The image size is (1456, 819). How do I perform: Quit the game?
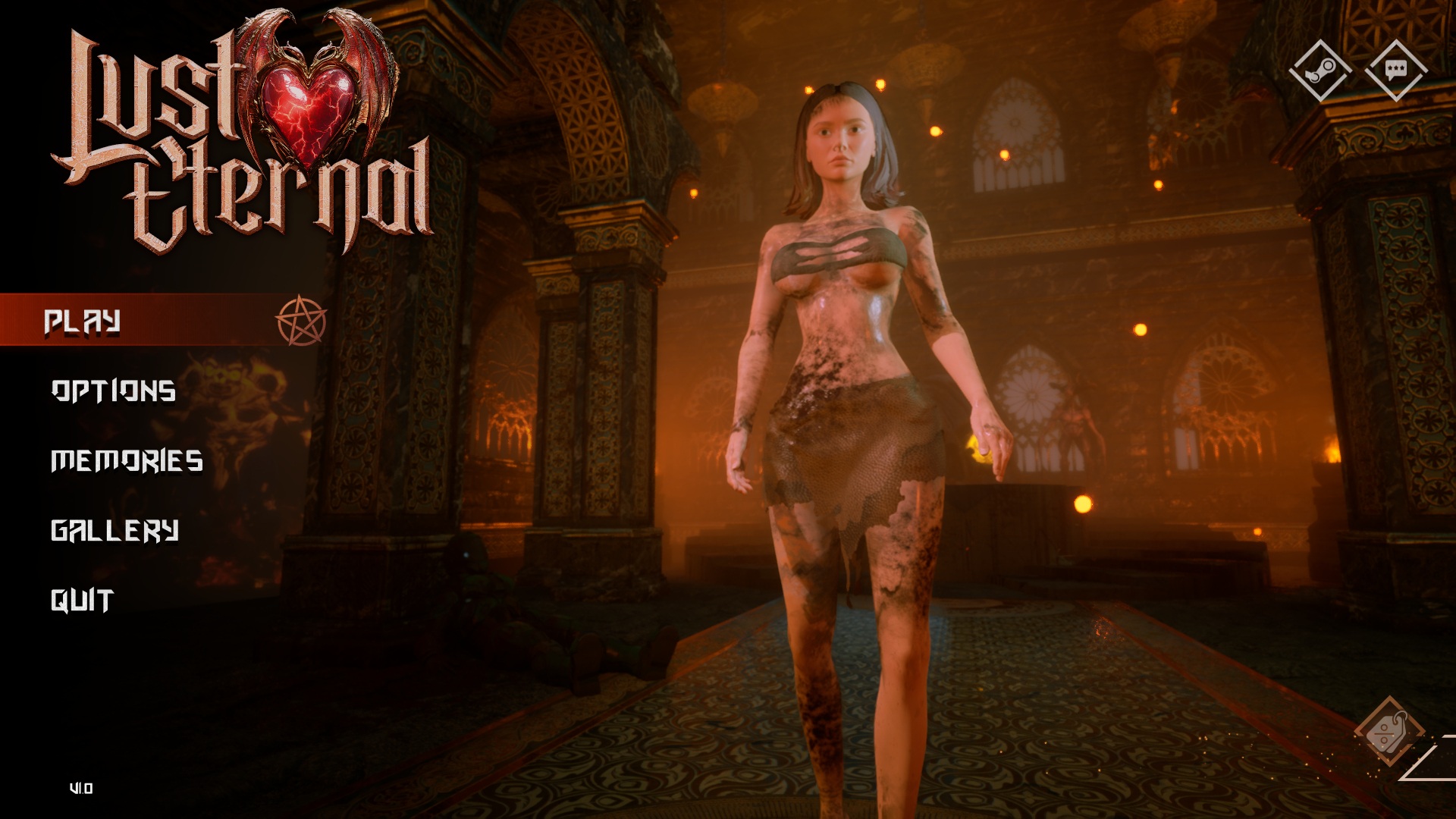pyautogui.click(x=82, y=601)
